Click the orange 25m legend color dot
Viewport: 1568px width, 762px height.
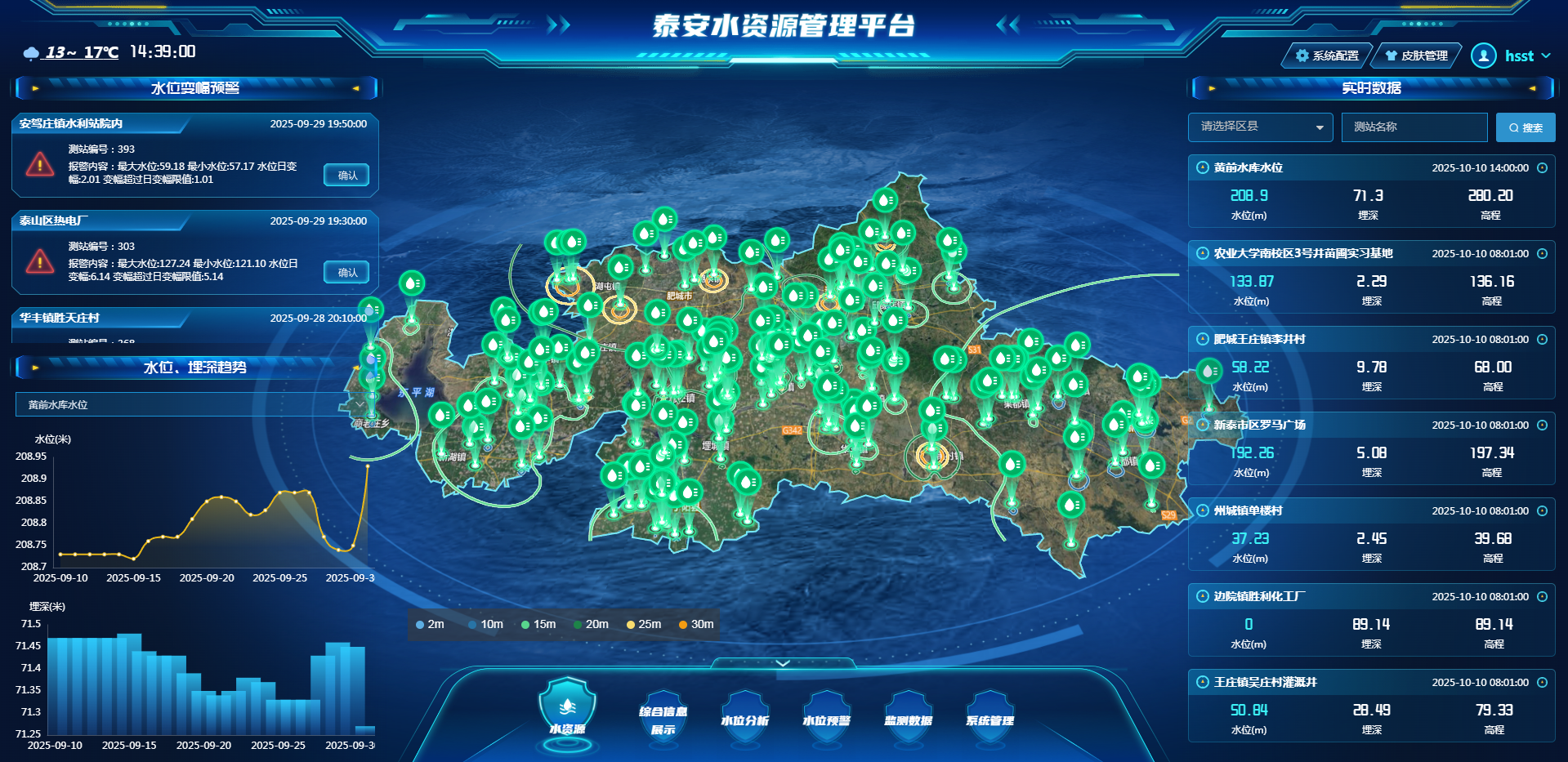pyautogui.click(x=629, y=624)
